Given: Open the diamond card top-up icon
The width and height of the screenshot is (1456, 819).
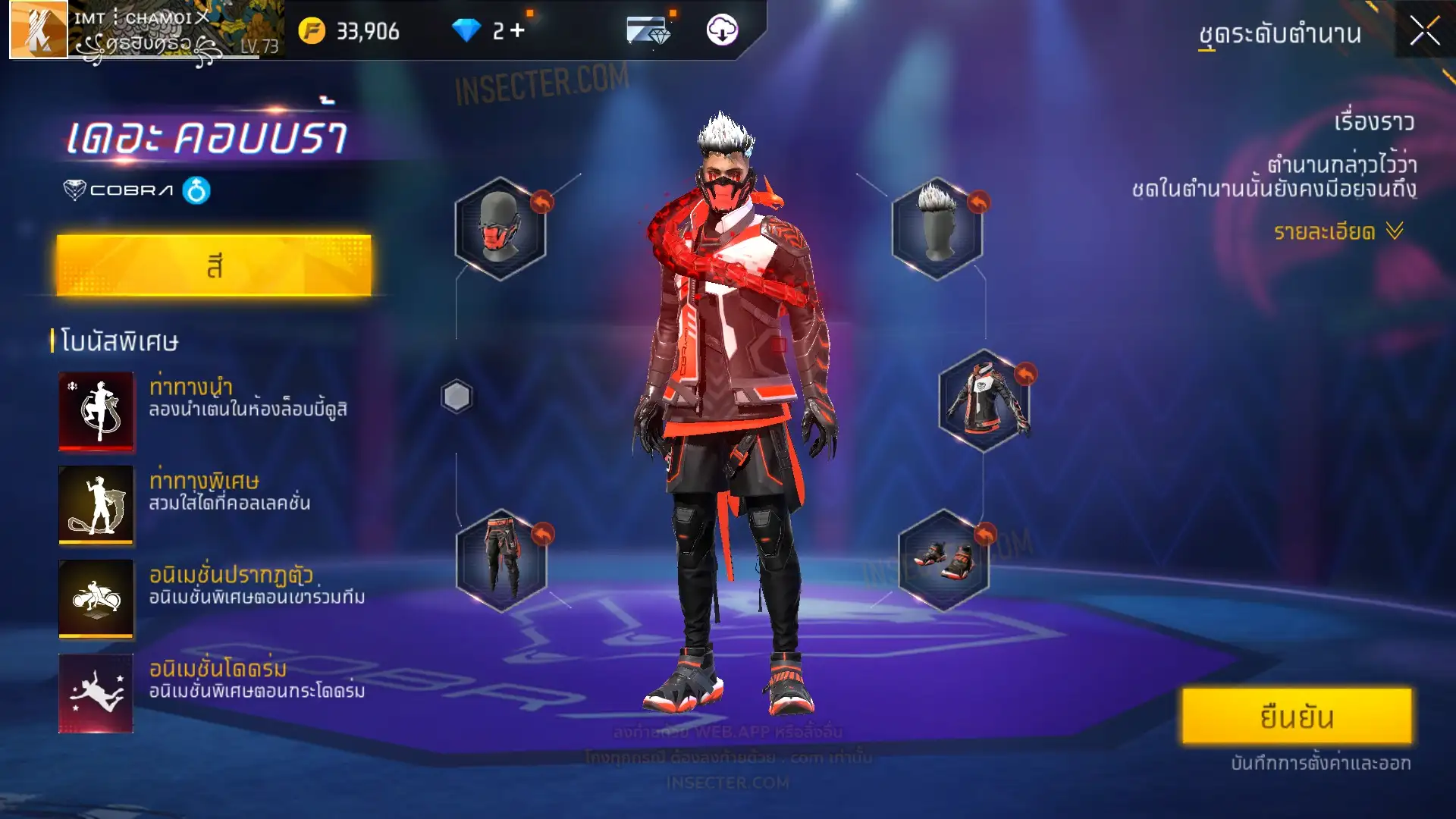Looking at the screenshot, I should [x=648, y=30].
